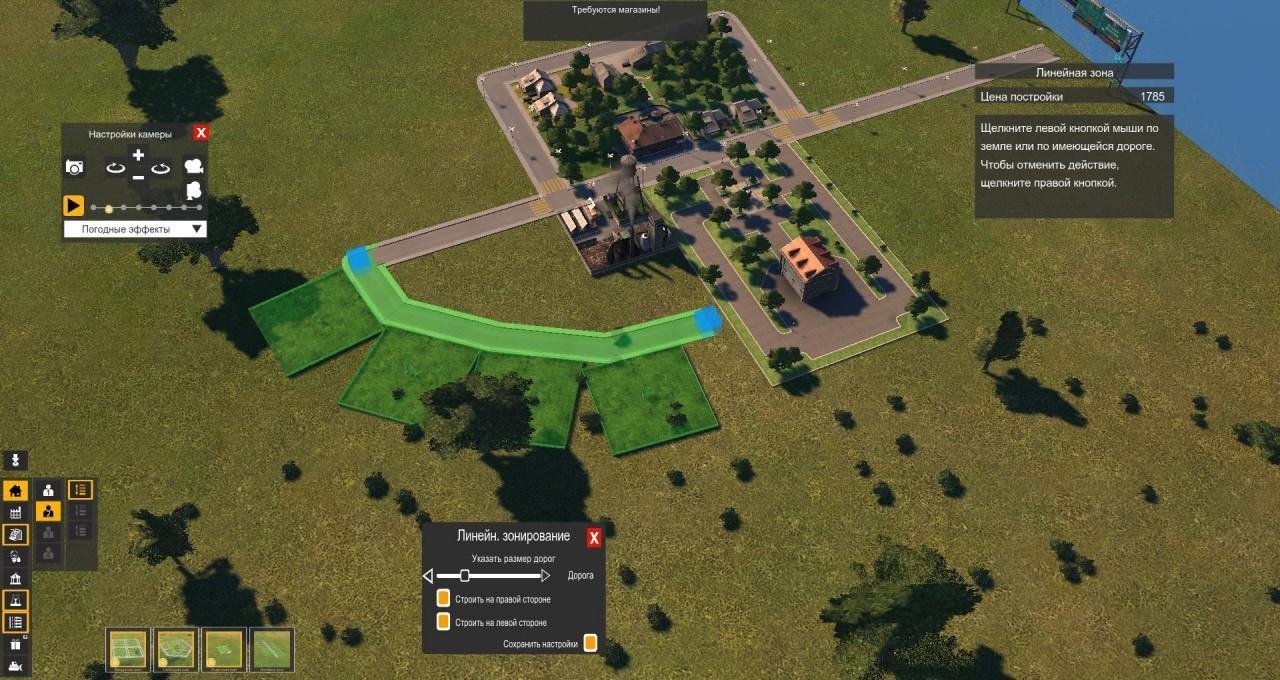Screen dimensions: 1280x680
Task: Take a screenshot with the photo camera icon
Action: [74, 167]
